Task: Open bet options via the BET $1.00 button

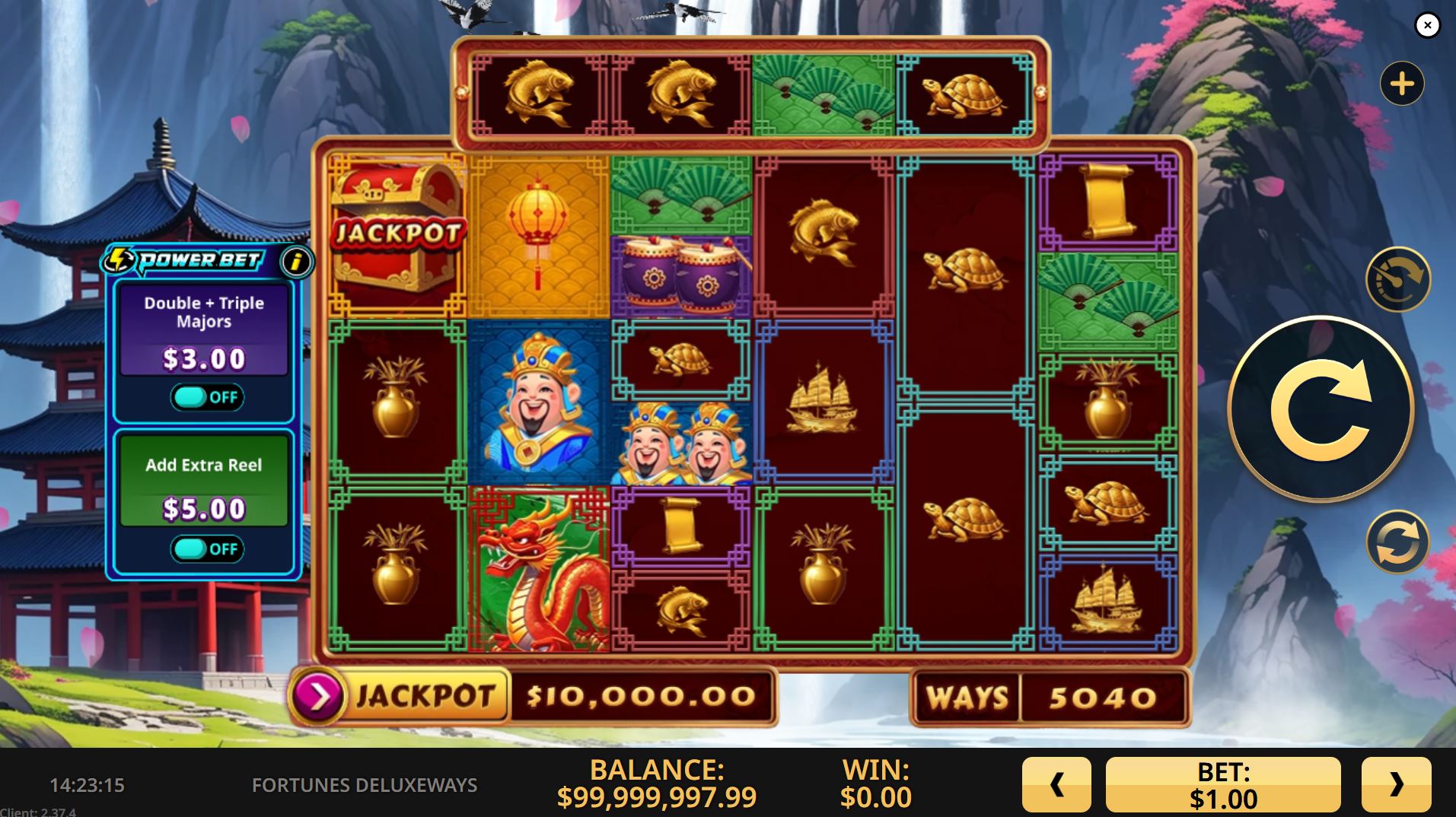Action: coord(1224,784)
